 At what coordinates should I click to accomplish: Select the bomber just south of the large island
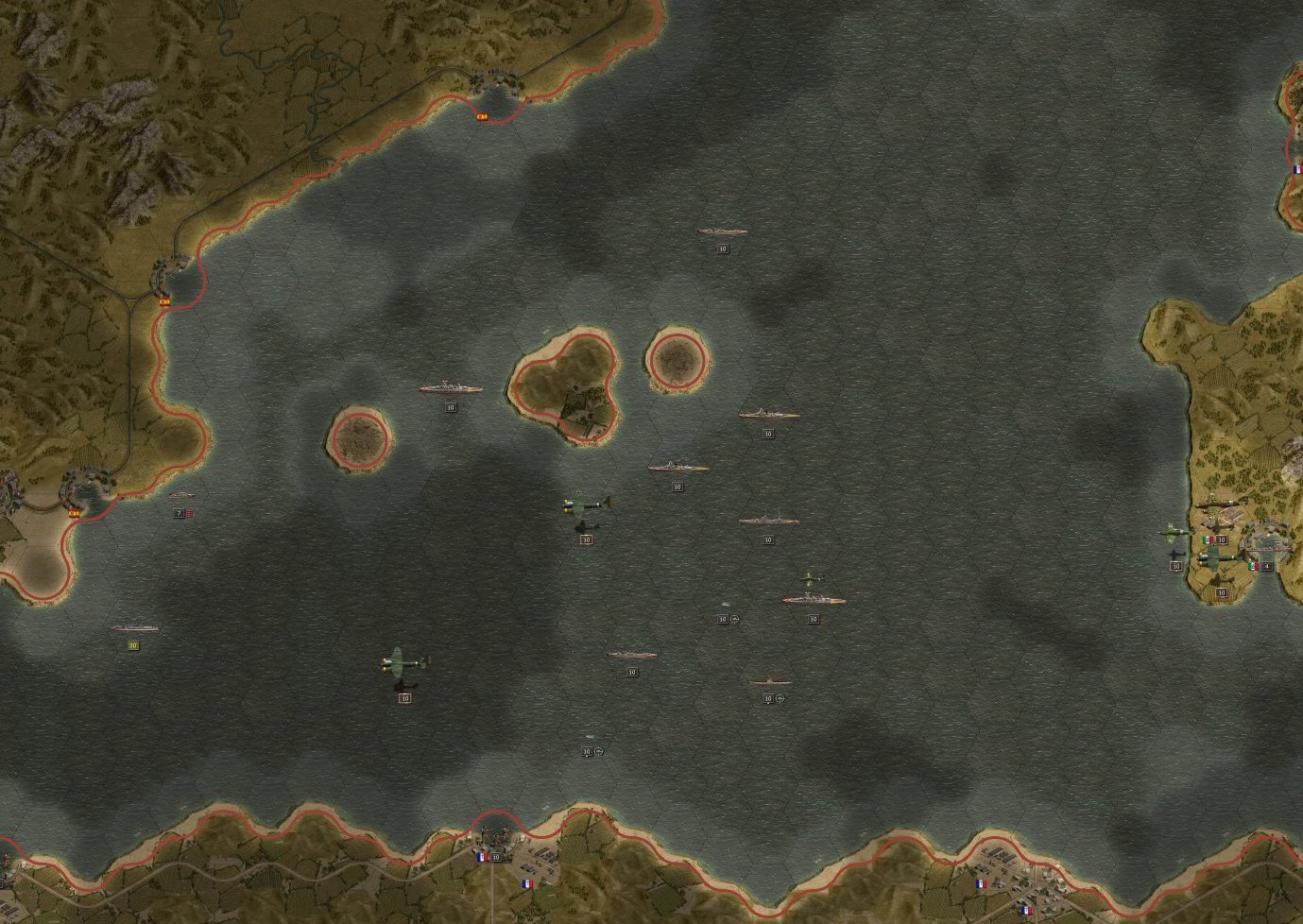587,505
